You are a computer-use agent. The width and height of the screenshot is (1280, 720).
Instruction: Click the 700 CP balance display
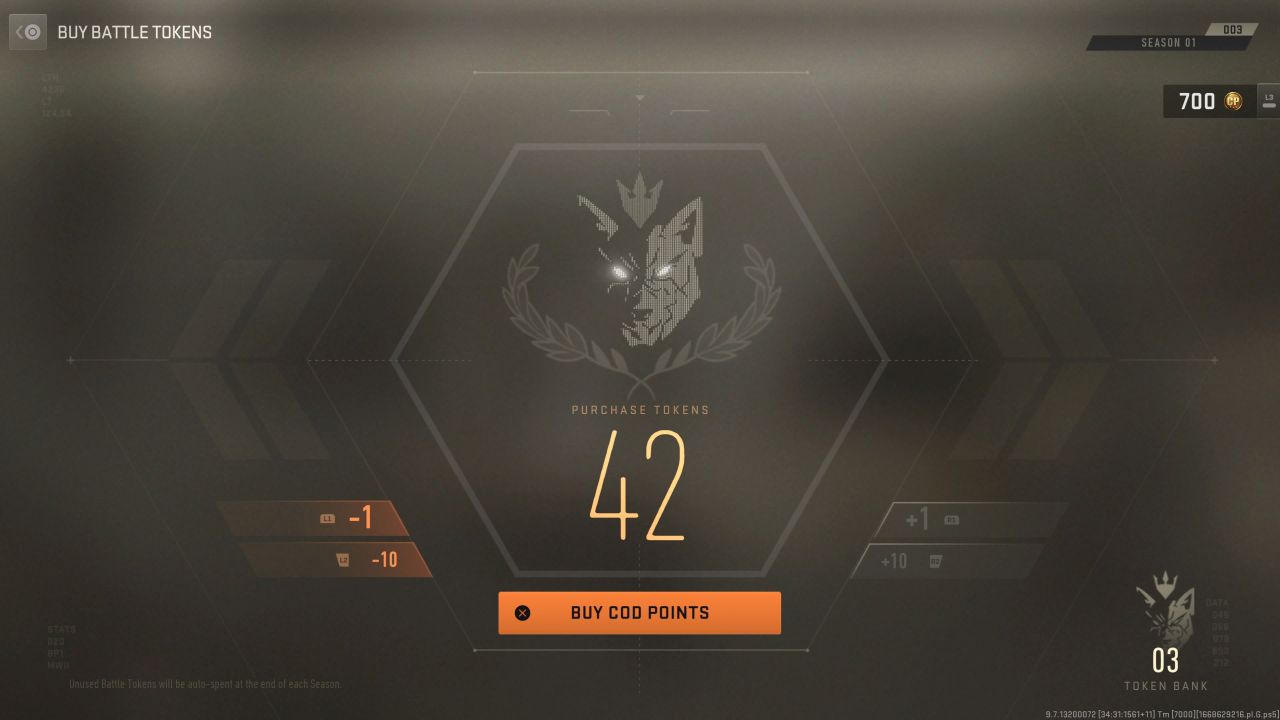pos(1198,101)
